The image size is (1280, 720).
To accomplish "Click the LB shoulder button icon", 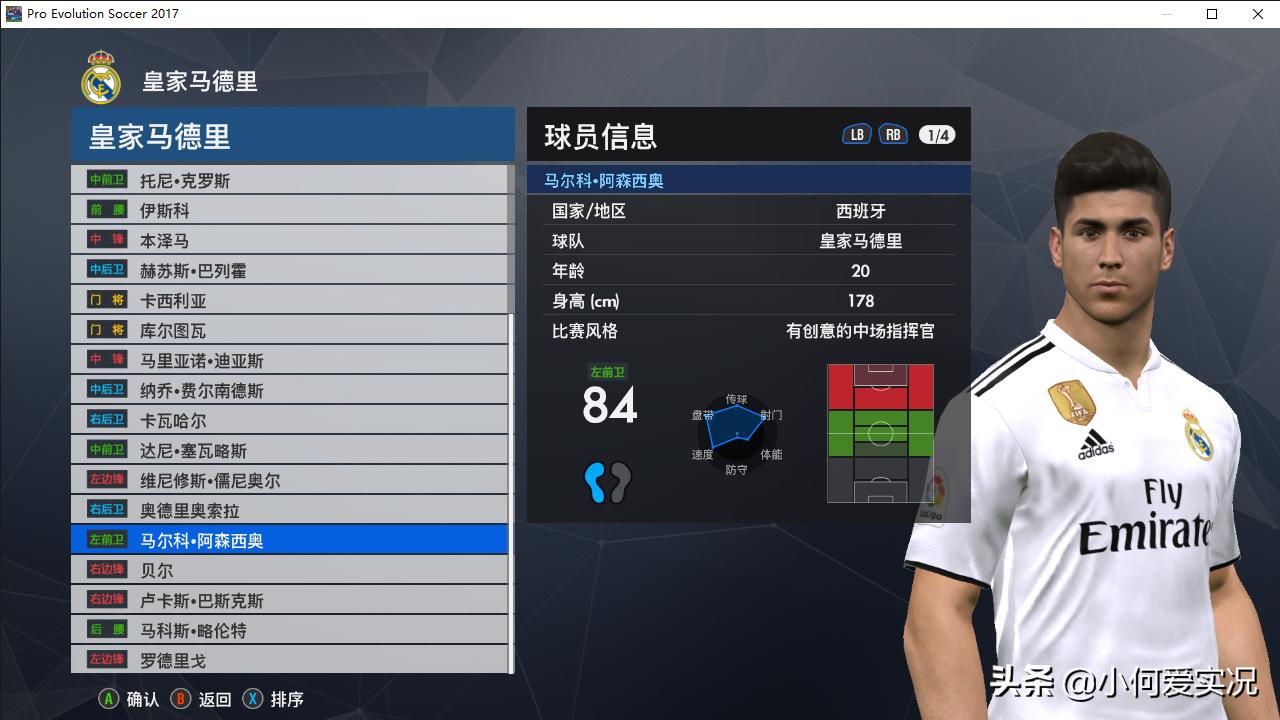I will point(856,132).
